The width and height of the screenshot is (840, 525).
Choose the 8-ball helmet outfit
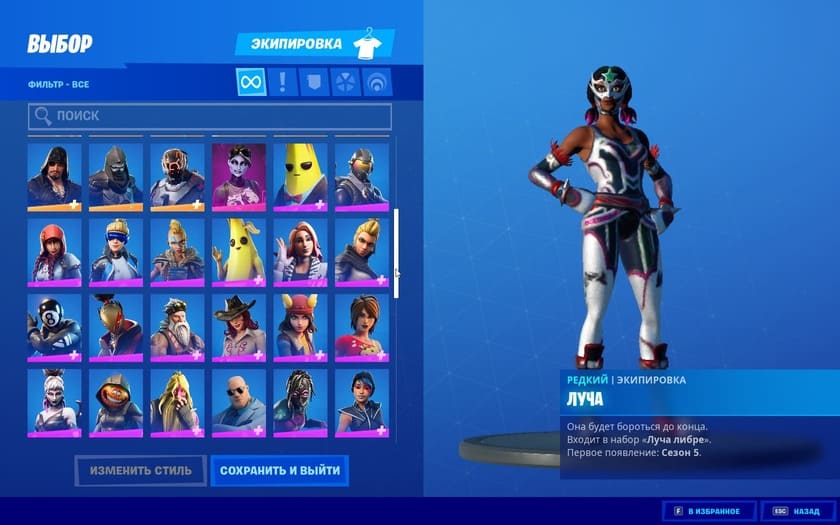(54, 326)
